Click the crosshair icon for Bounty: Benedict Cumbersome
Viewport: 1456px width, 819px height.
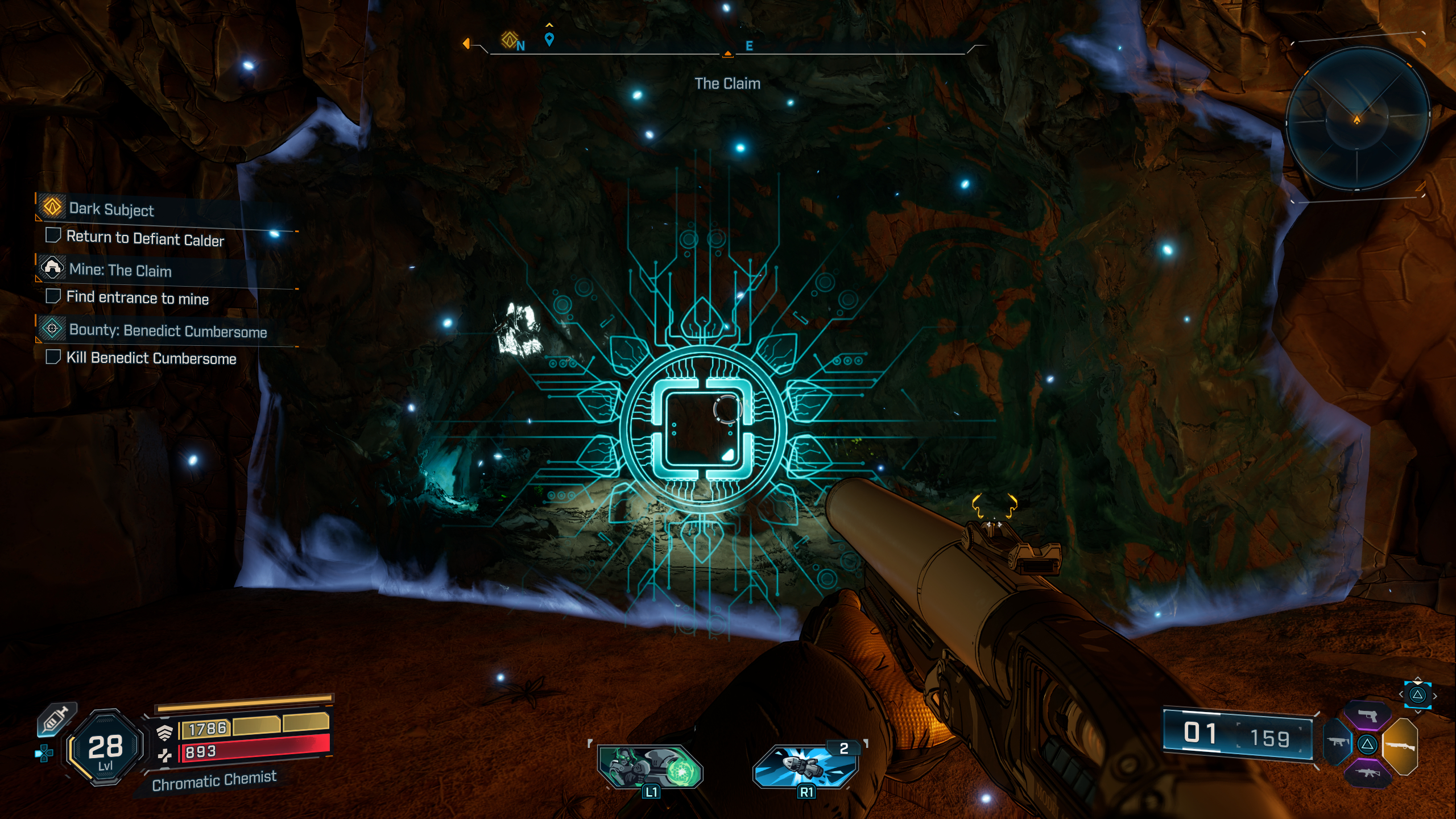tap(53, 330)
